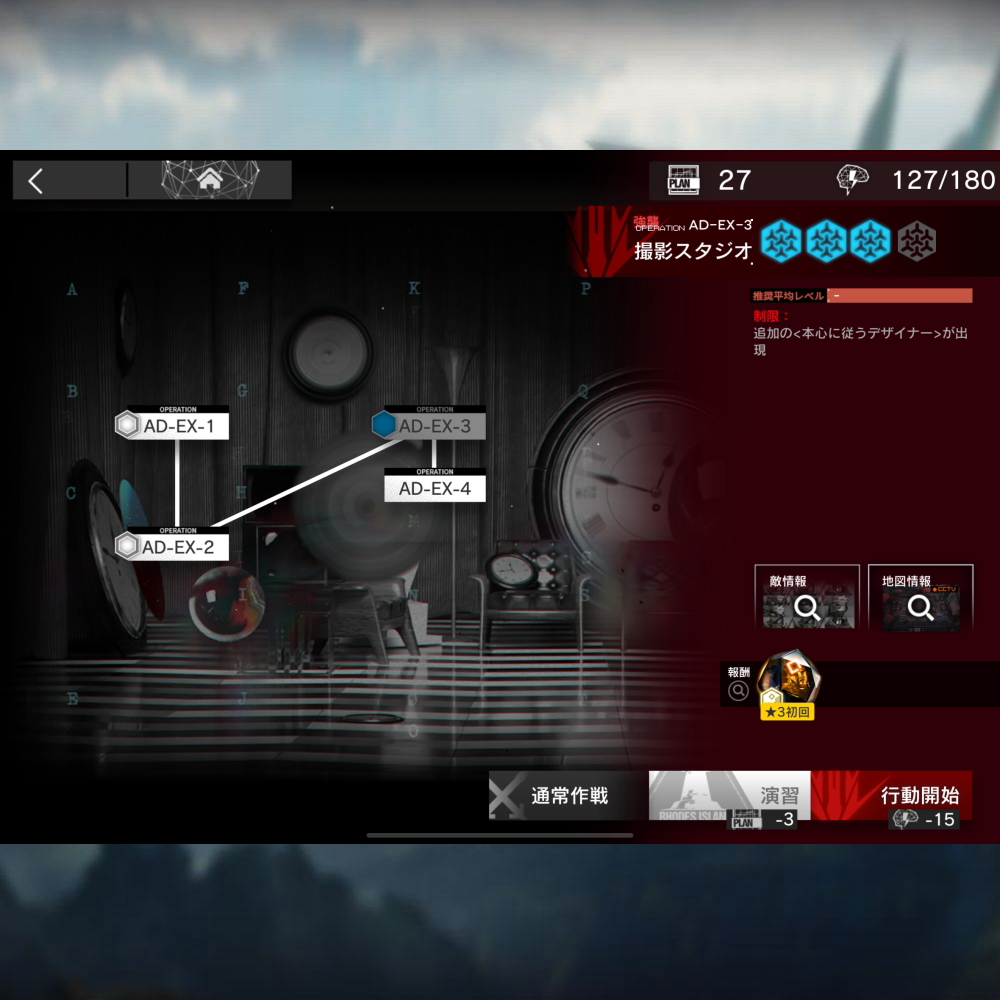Image resolution: width=1000 pixels, height=1000 pixels.
Task: Select stage AD-EX-1
Action: point(173,426)
